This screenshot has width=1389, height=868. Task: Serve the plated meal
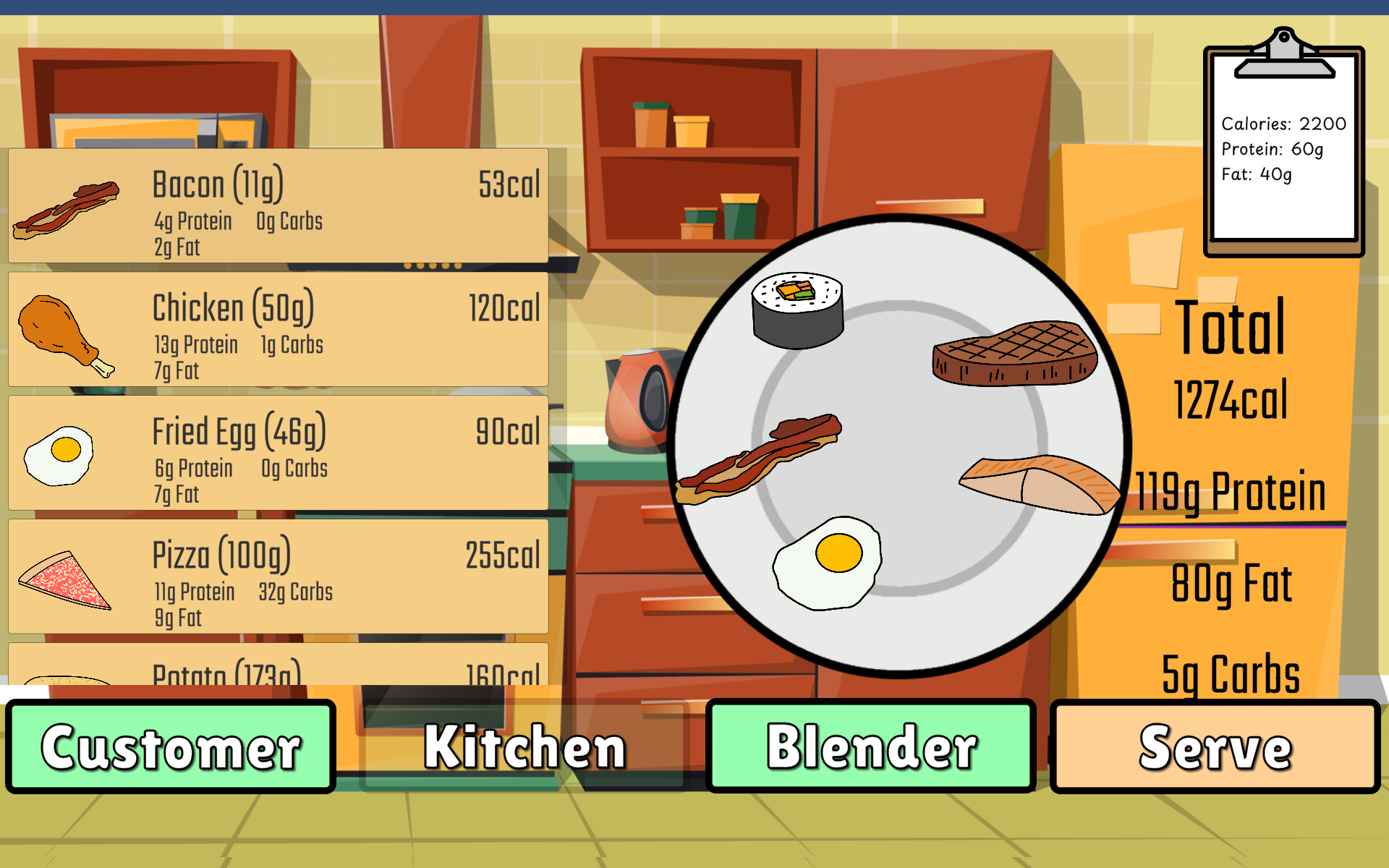click(x=1215, y=746)
